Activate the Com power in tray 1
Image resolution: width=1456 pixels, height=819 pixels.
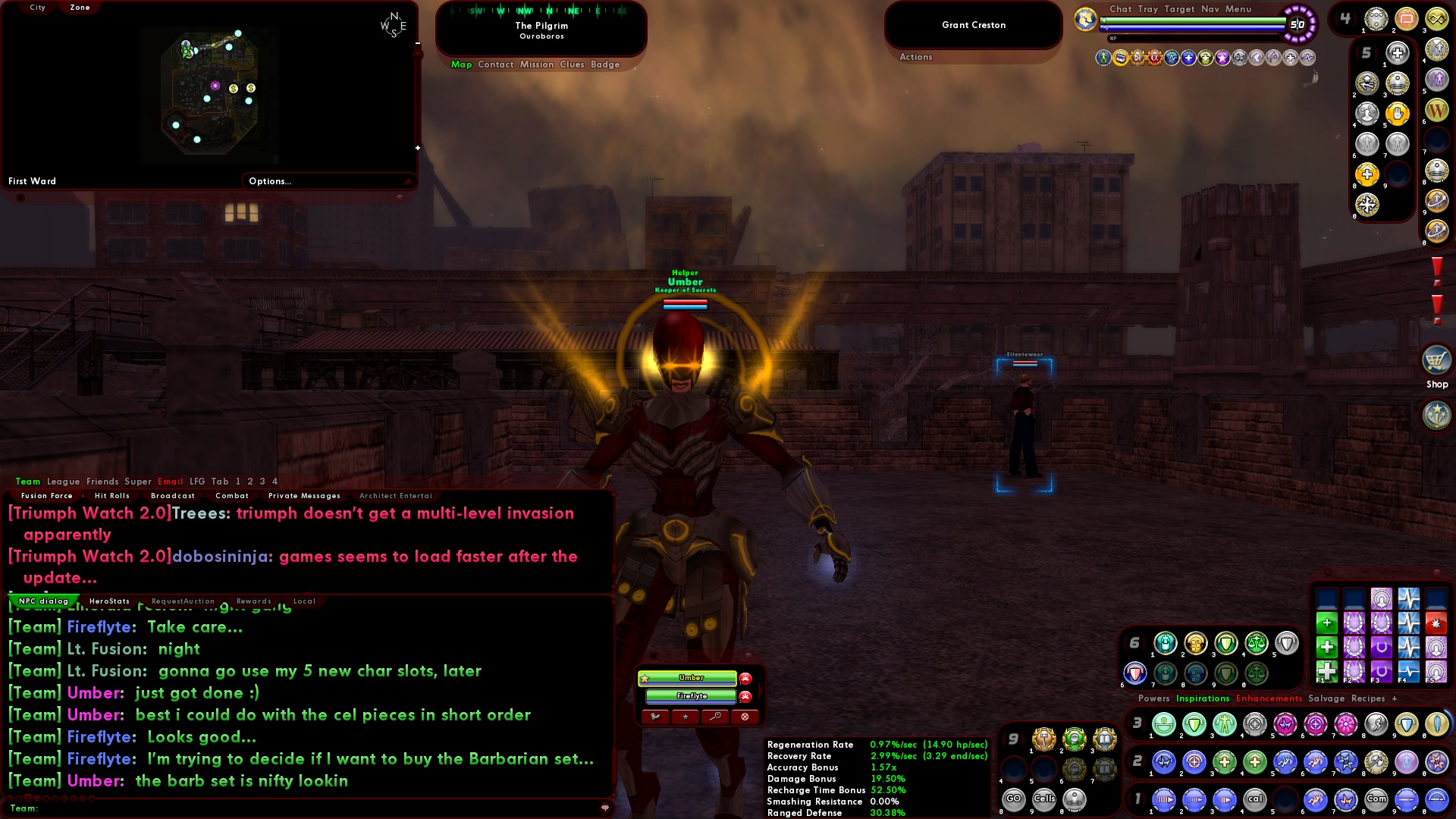pos(1377,799)
